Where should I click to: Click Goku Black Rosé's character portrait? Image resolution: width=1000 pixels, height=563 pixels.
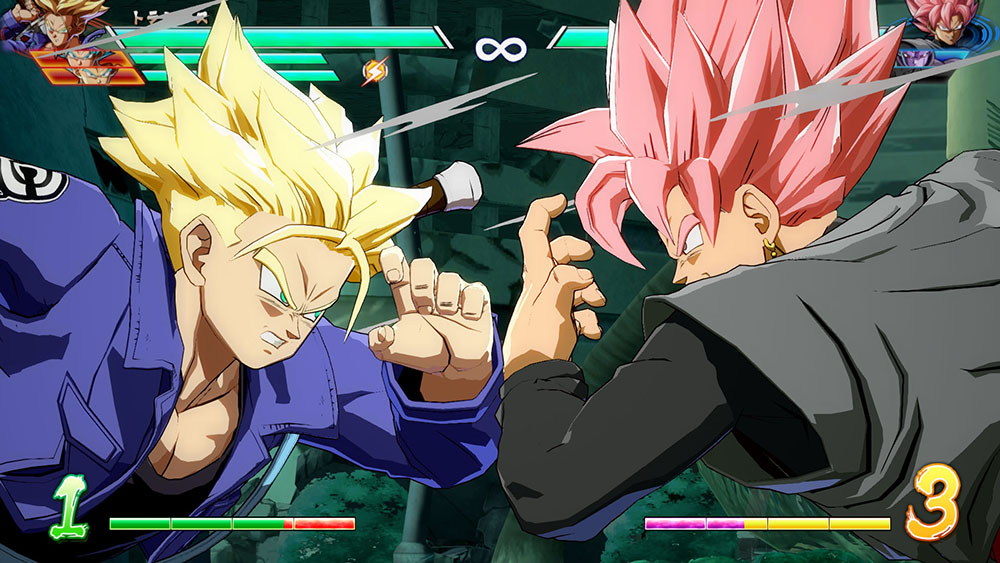[x=947, y=23]
